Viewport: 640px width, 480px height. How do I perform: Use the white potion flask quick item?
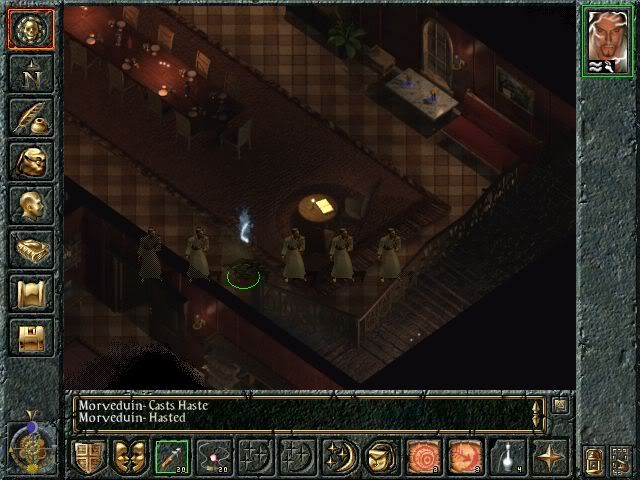508,456
